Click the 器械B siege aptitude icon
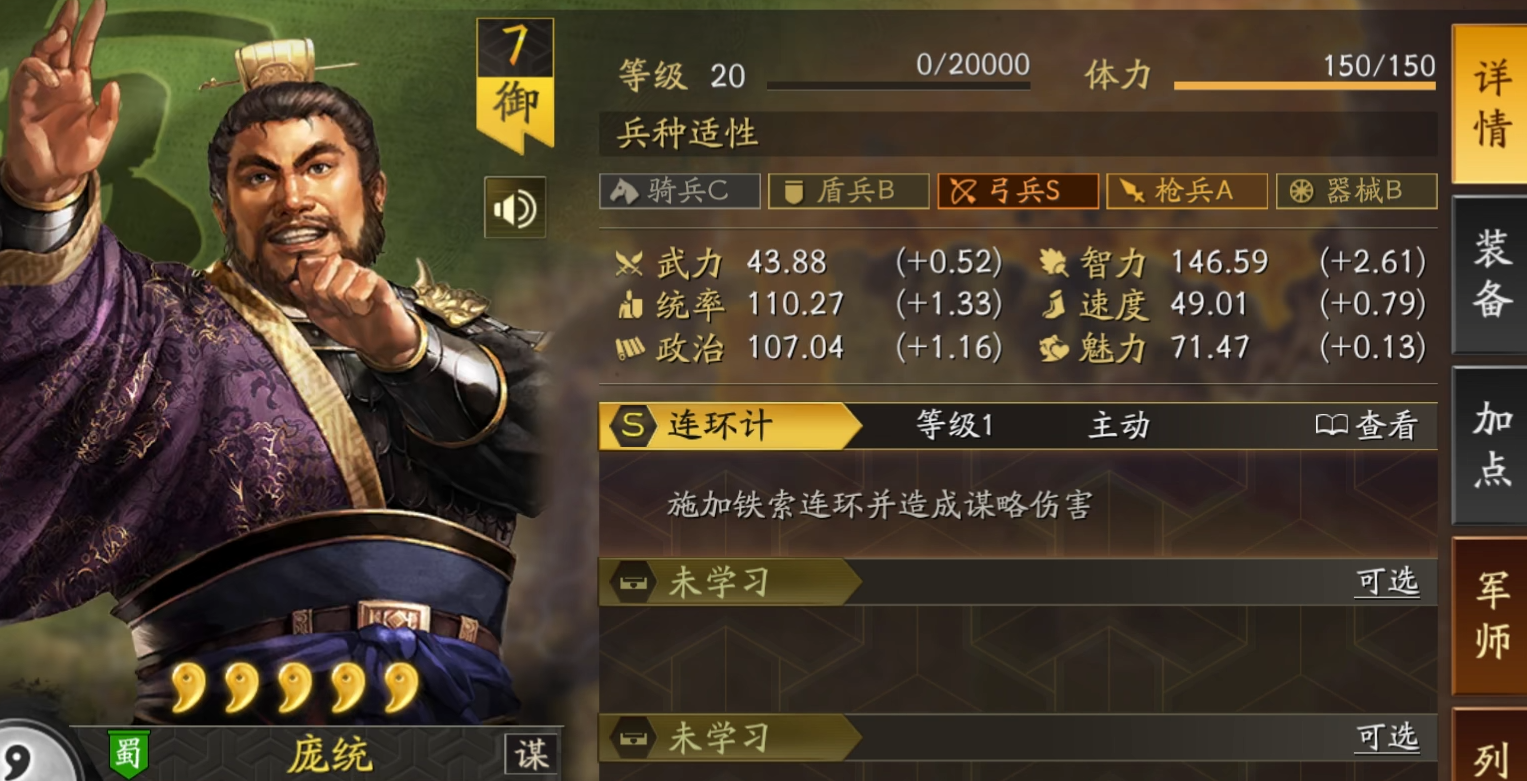This screenshot has height=781, width=1527. click(x=1356, y=190)
